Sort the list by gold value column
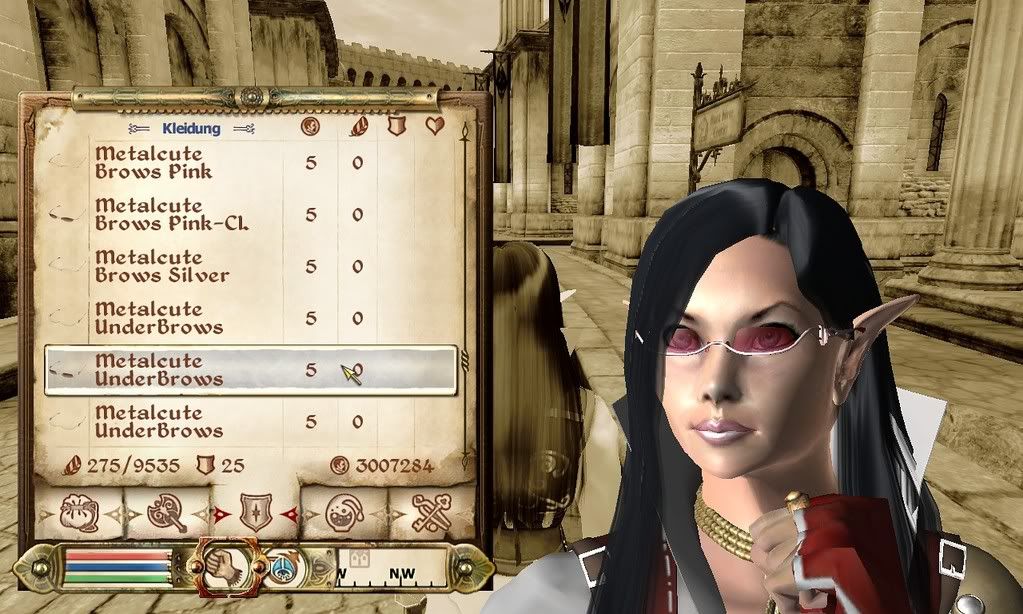The width and height of the screenshot is (1023, 614). pos(310,127)
